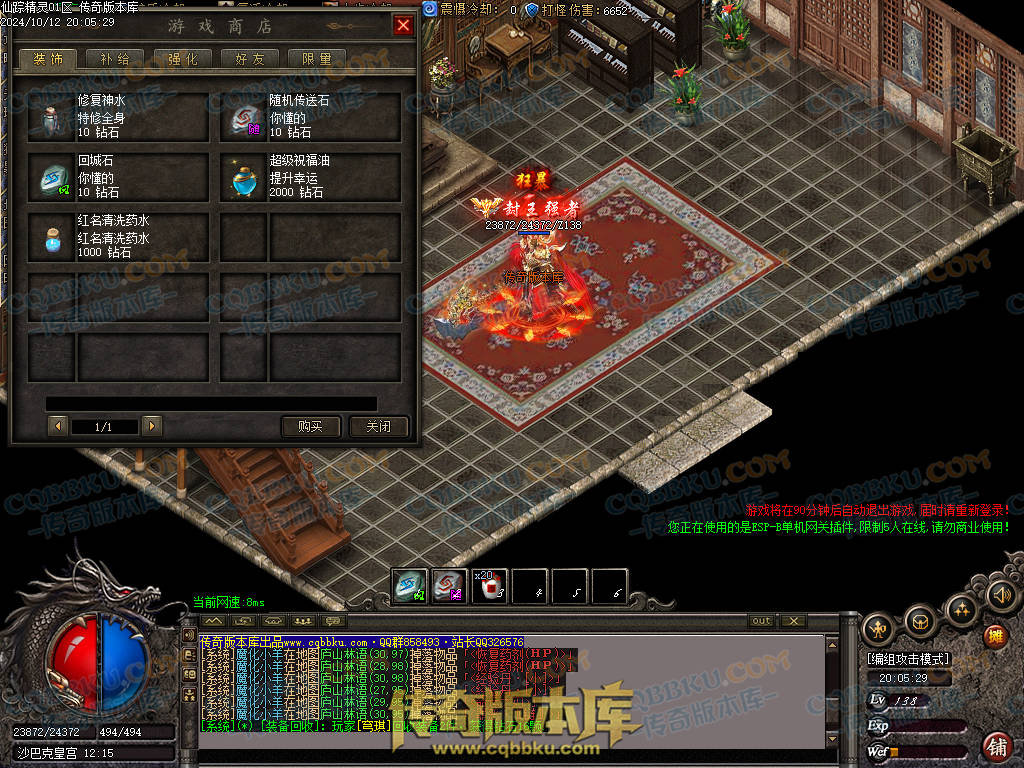Close the game shop window
Screen dimensions: 1024x768
click(x=403, y=26)
